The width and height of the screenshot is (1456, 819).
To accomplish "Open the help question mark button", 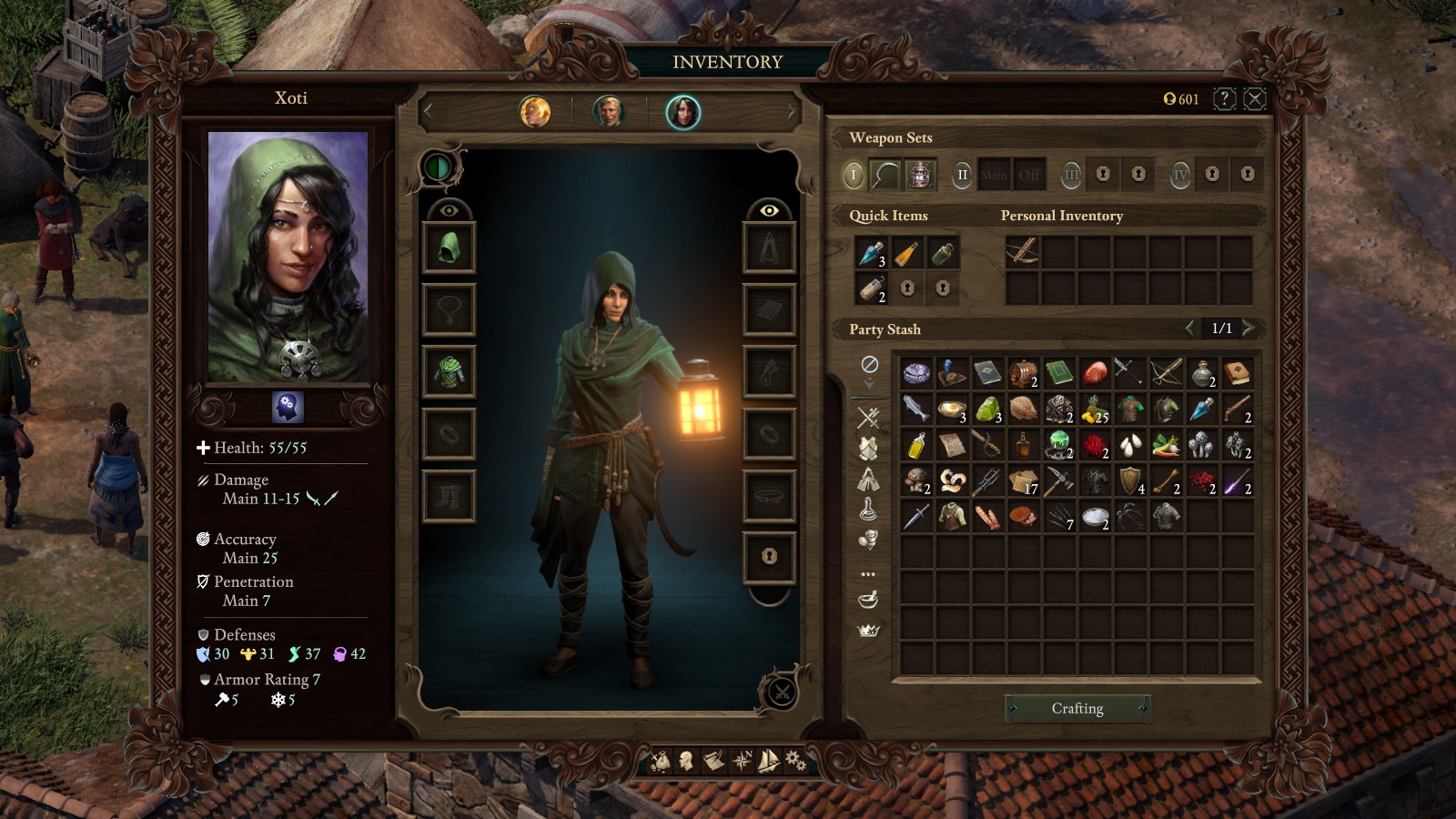I will (x=1224, y=98).
